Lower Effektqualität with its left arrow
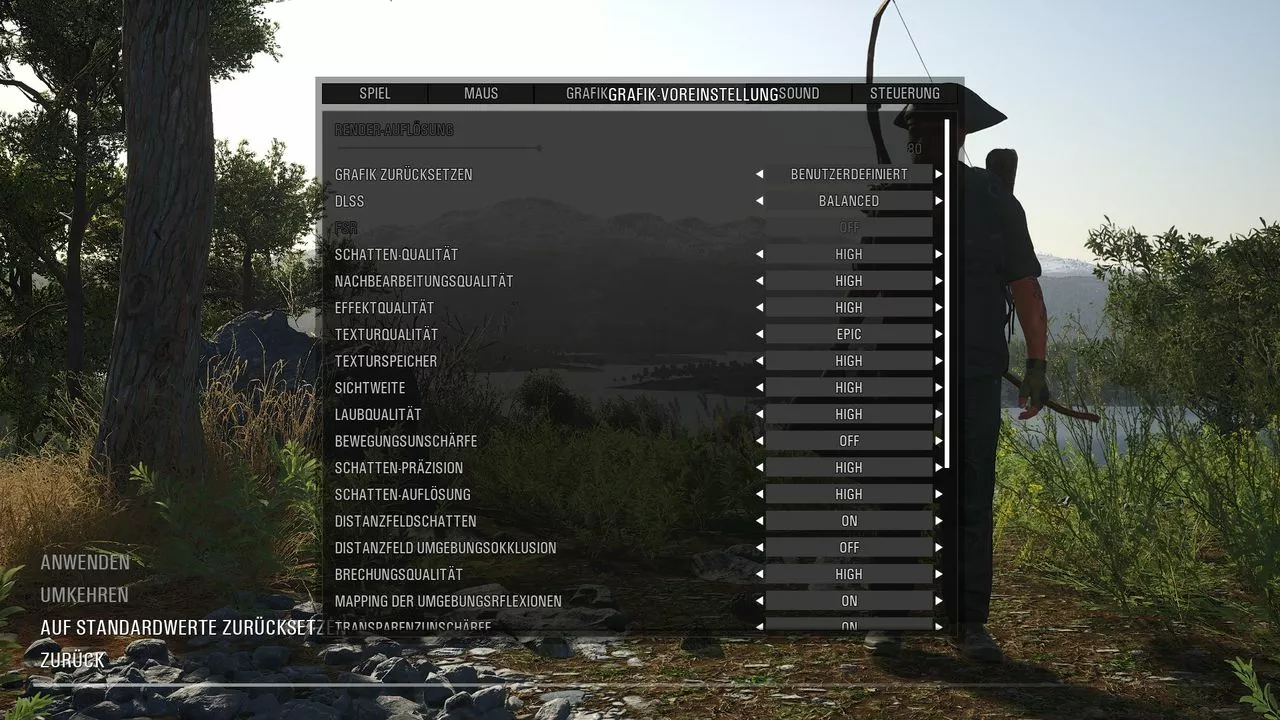This screenshot has width=1280, height=720. point(759,308)
